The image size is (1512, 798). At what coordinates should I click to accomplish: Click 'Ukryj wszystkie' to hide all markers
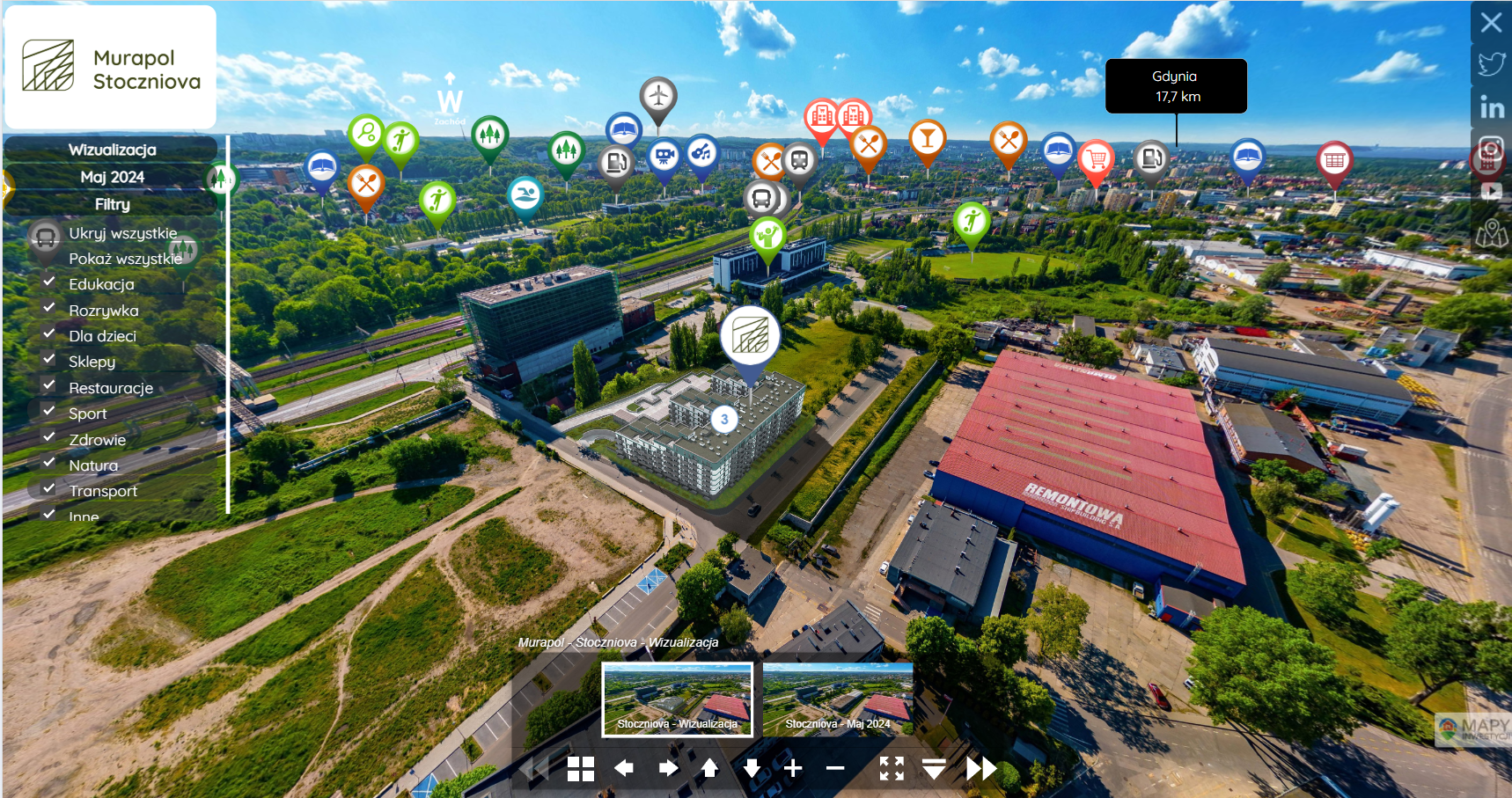click(x=122, y=233)
